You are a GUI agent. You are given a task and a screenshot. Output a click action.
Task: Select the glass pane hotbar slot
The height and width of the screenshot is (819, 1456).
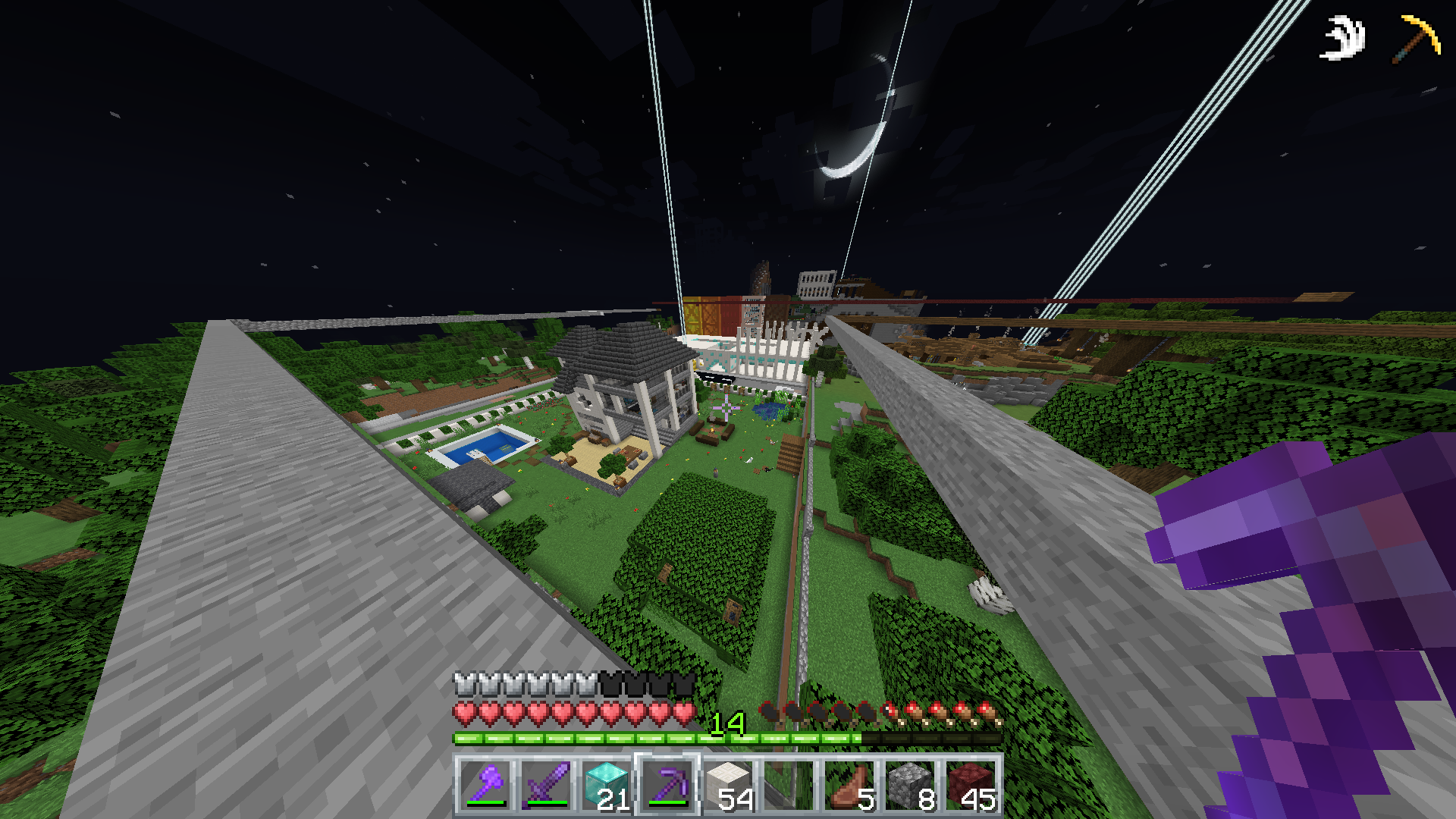pyautogui.click(x=789, y=785)
